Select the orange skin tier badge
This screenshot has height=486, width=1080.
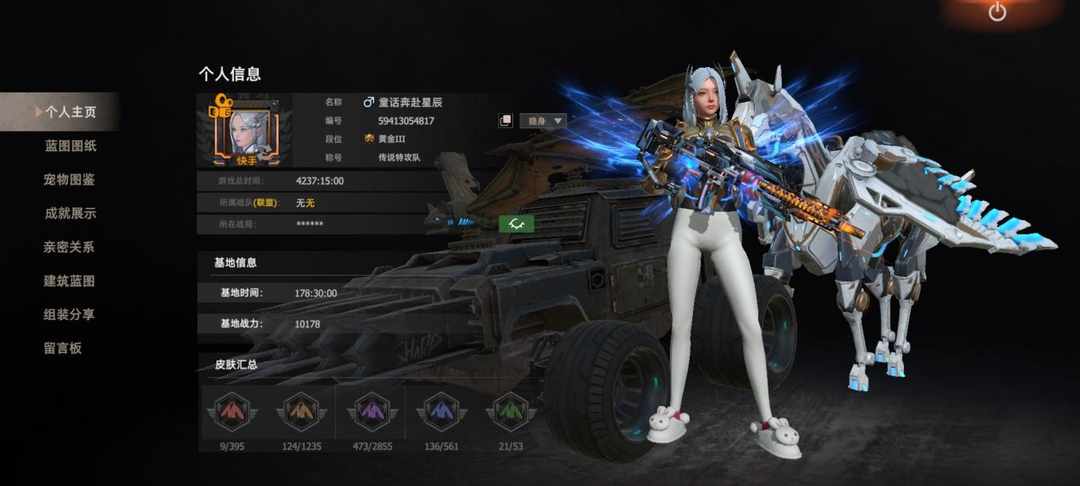(301, 412)
